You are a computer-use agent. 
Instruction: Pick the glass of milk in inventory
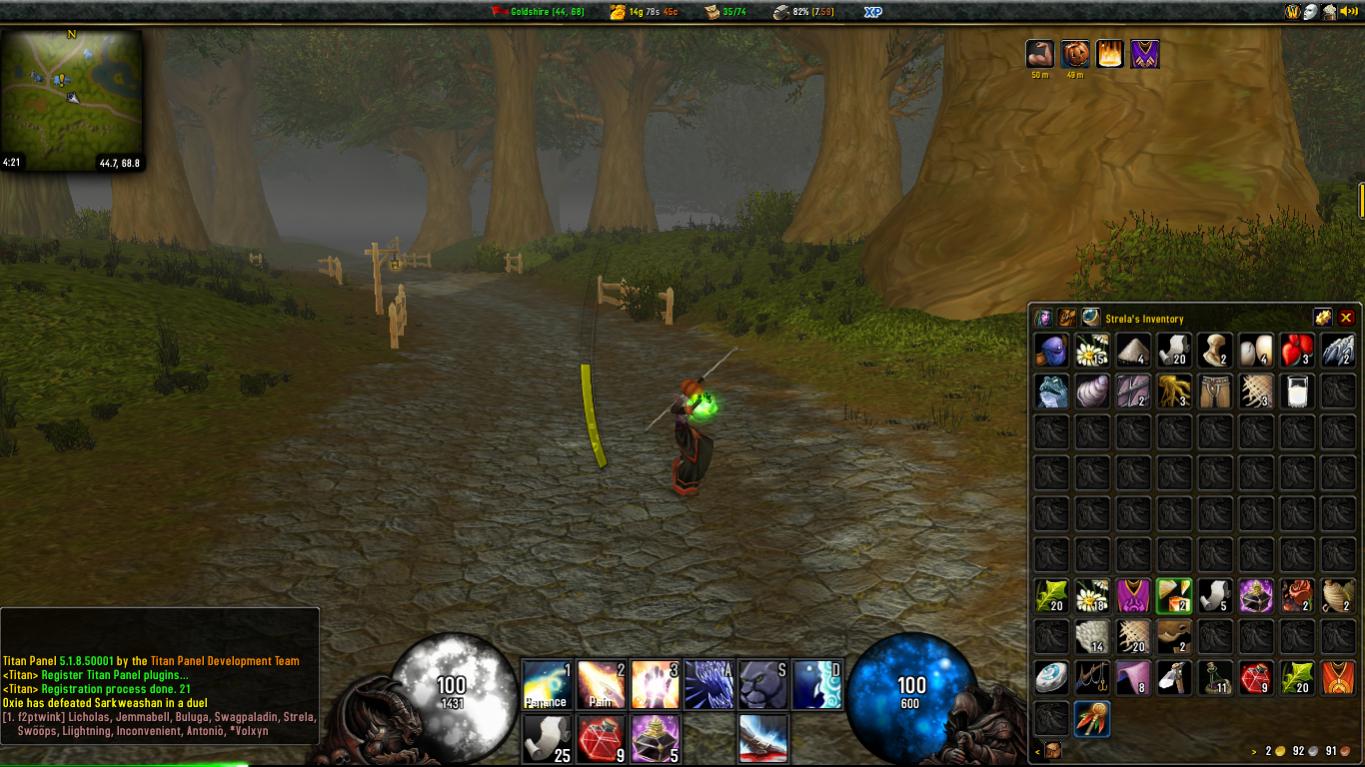point(1297,391)
